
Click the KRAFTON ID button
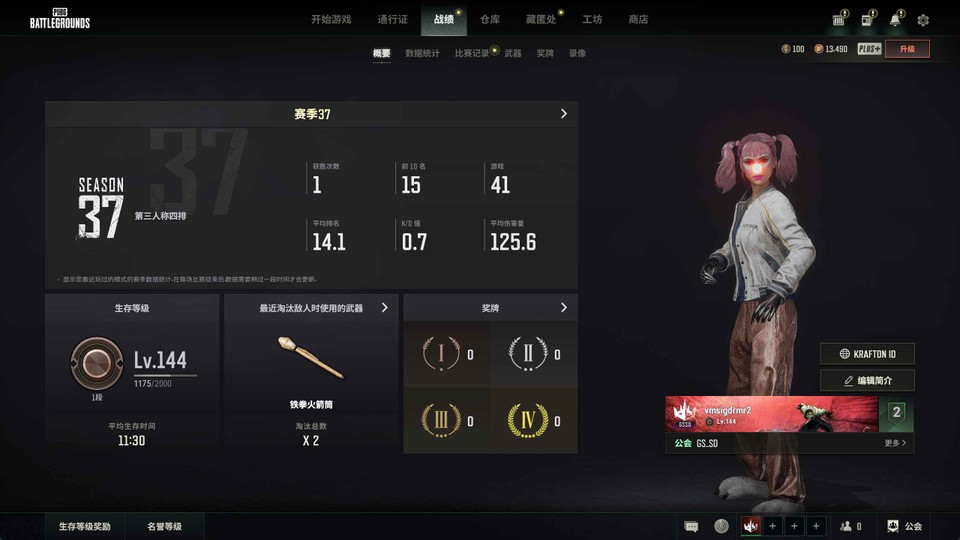point(867,354)
